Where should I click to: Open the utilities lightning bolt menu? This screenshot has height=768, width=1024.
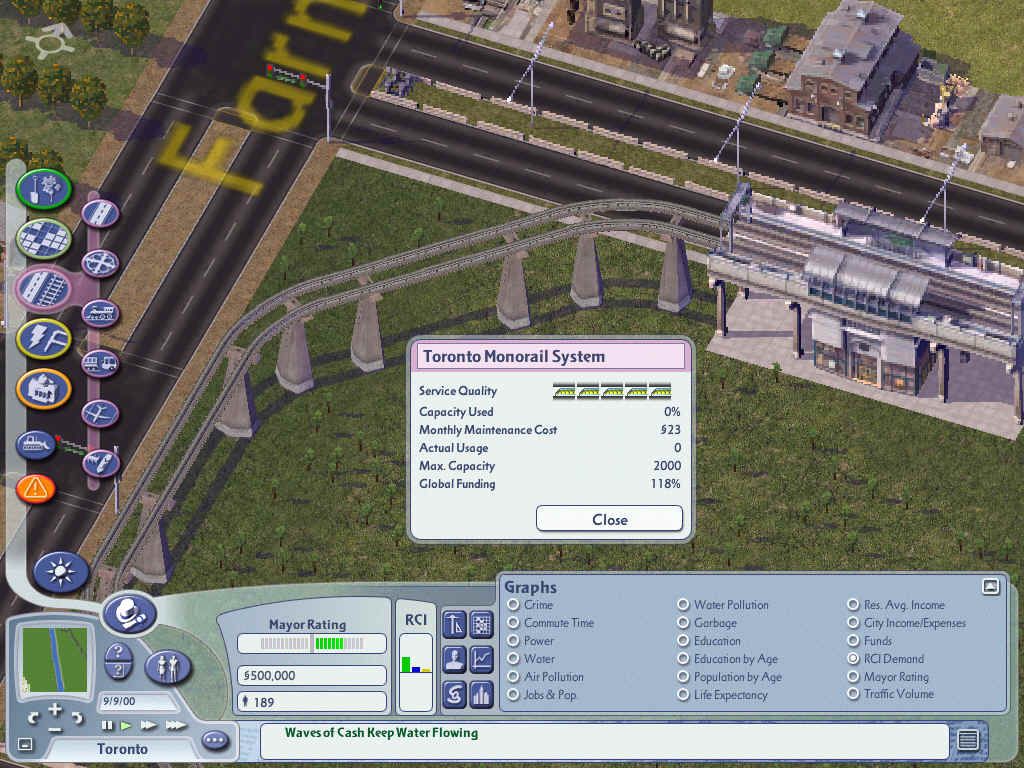43,338
